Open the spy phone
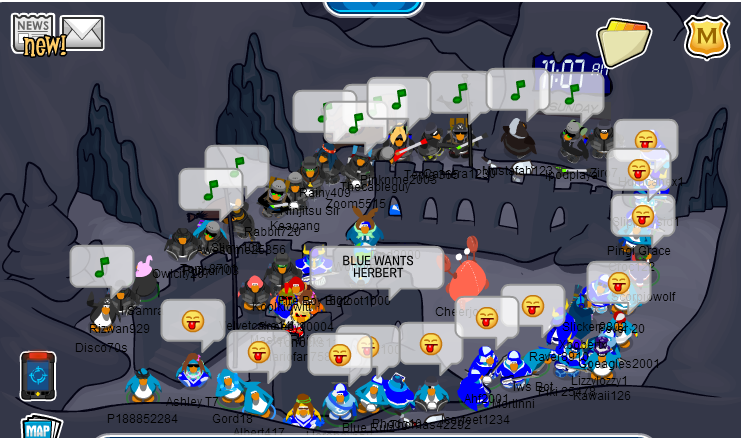The image size is (741, 438). click(x=37, y=376)
